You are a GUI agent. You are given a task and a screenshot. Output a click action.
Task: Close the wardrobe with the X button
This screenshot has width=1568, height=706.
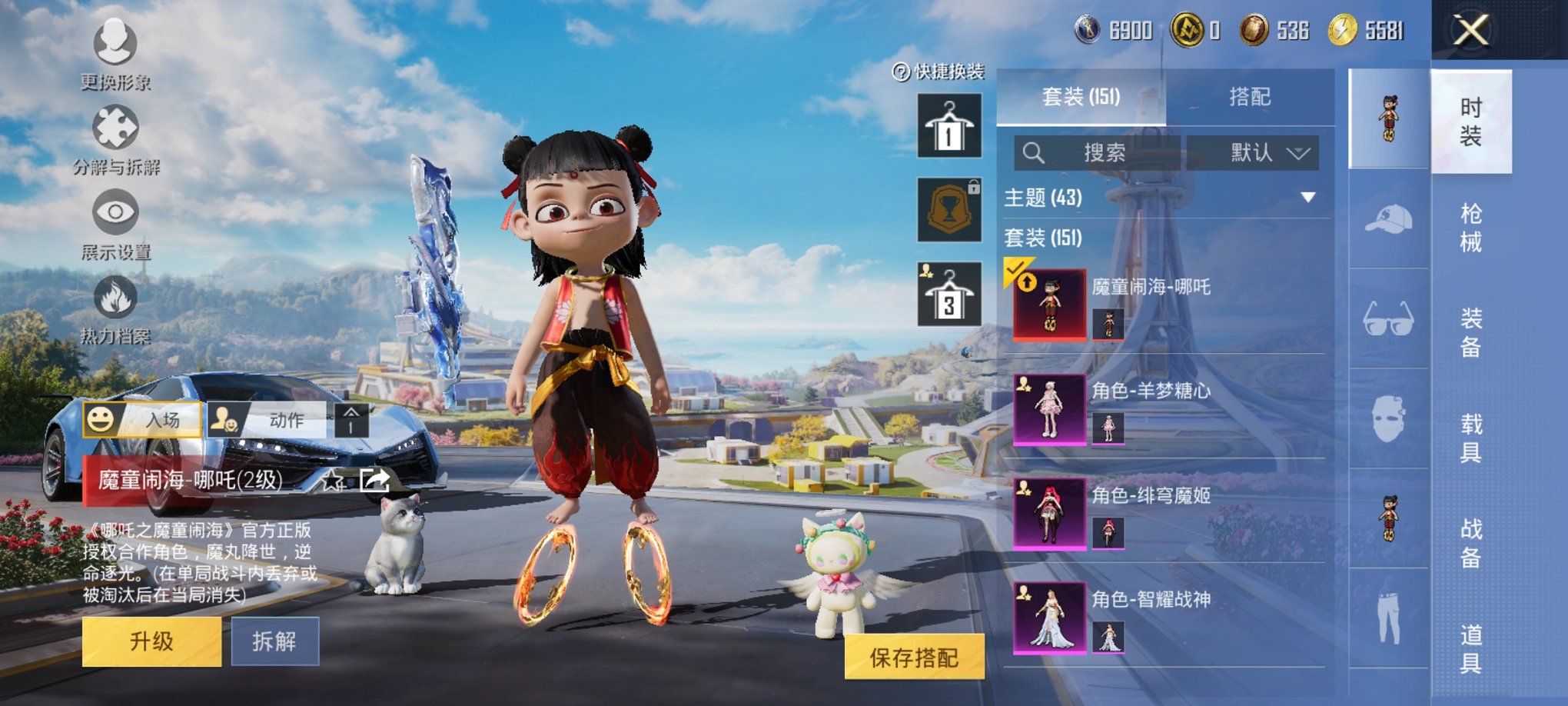pyautogui.click(x=1470, y=32)
